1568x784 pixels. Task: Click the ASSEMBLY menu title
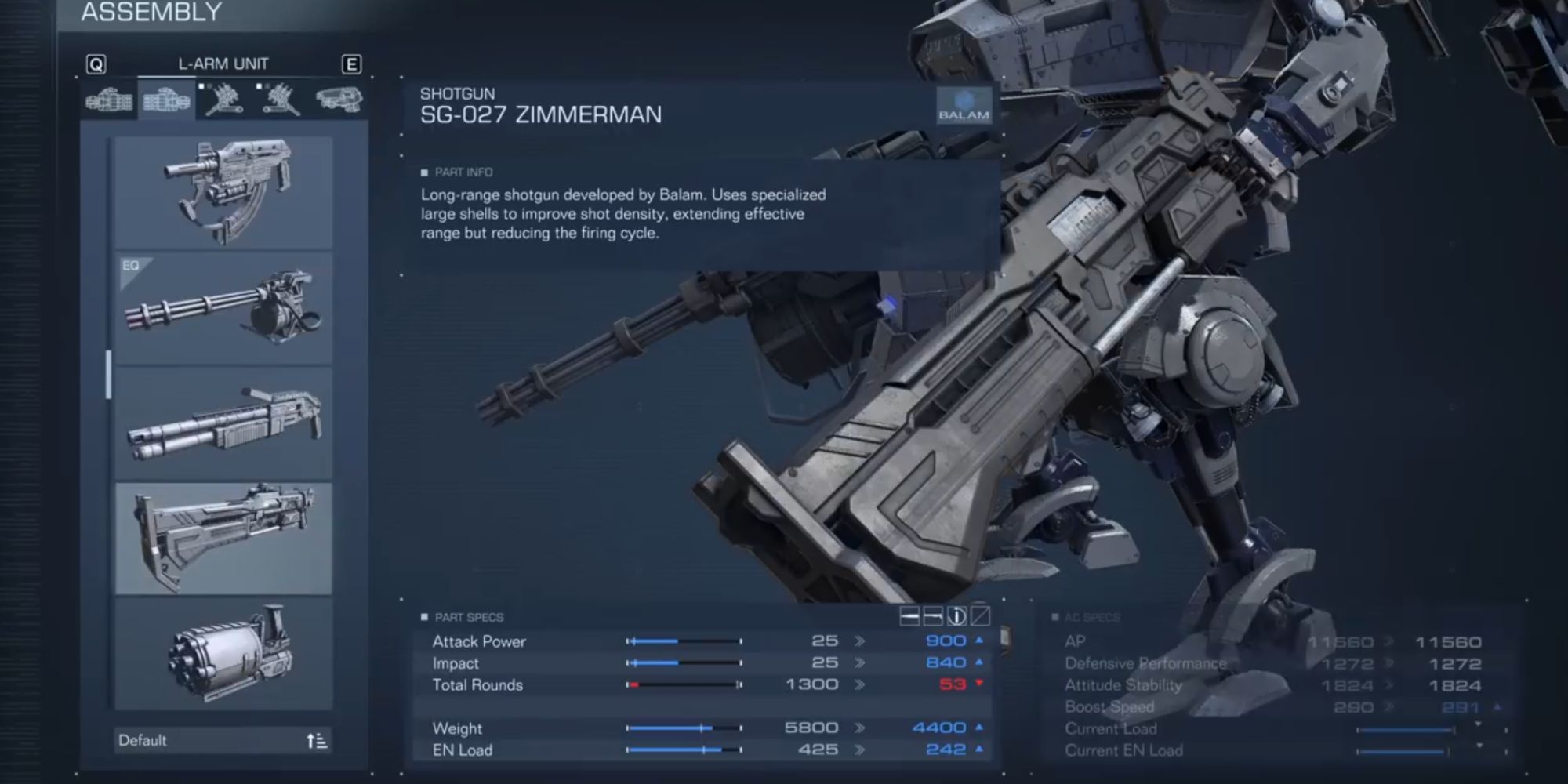coord(149,13)
